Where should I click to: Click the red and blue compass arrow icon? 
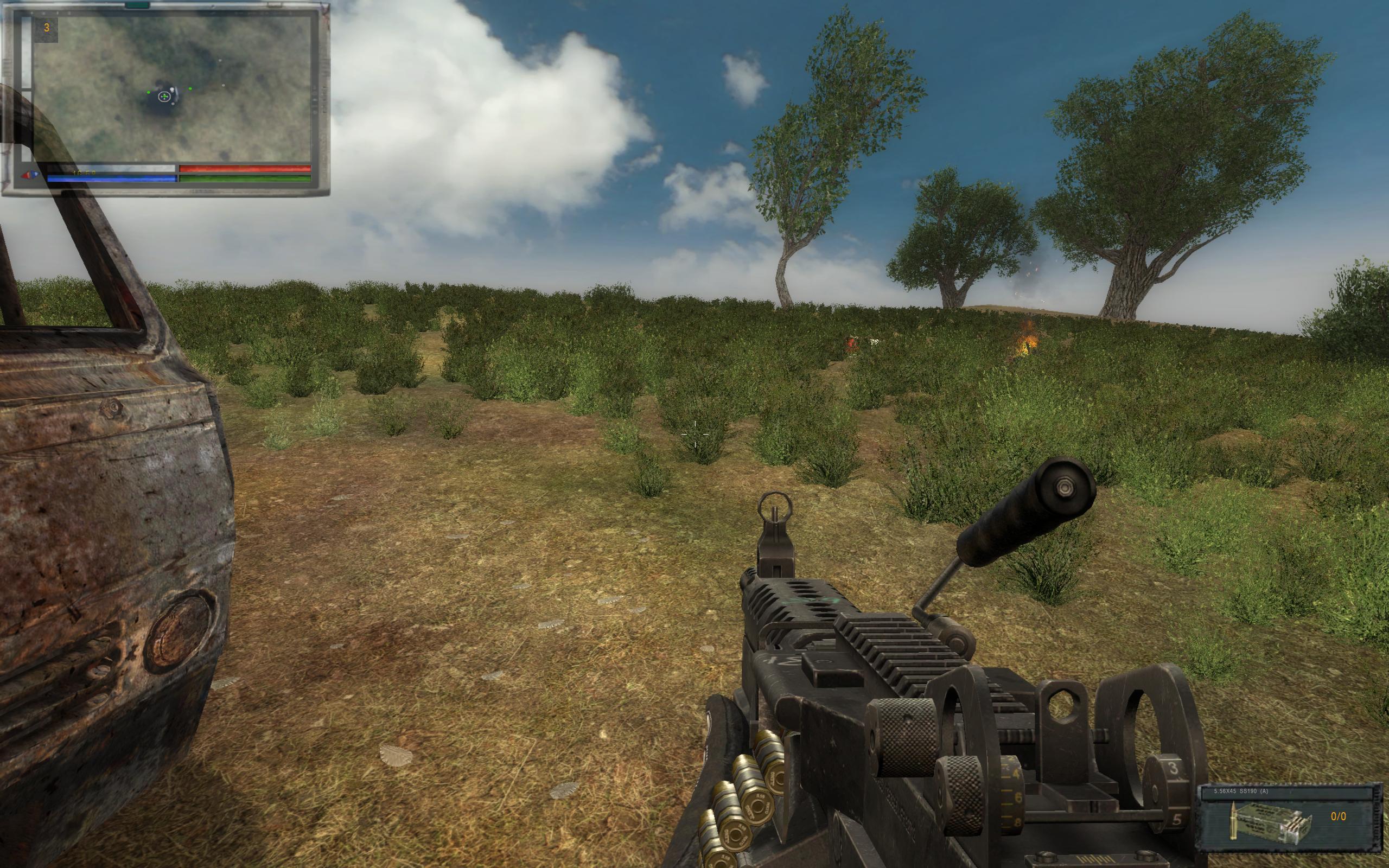[30, 174]
